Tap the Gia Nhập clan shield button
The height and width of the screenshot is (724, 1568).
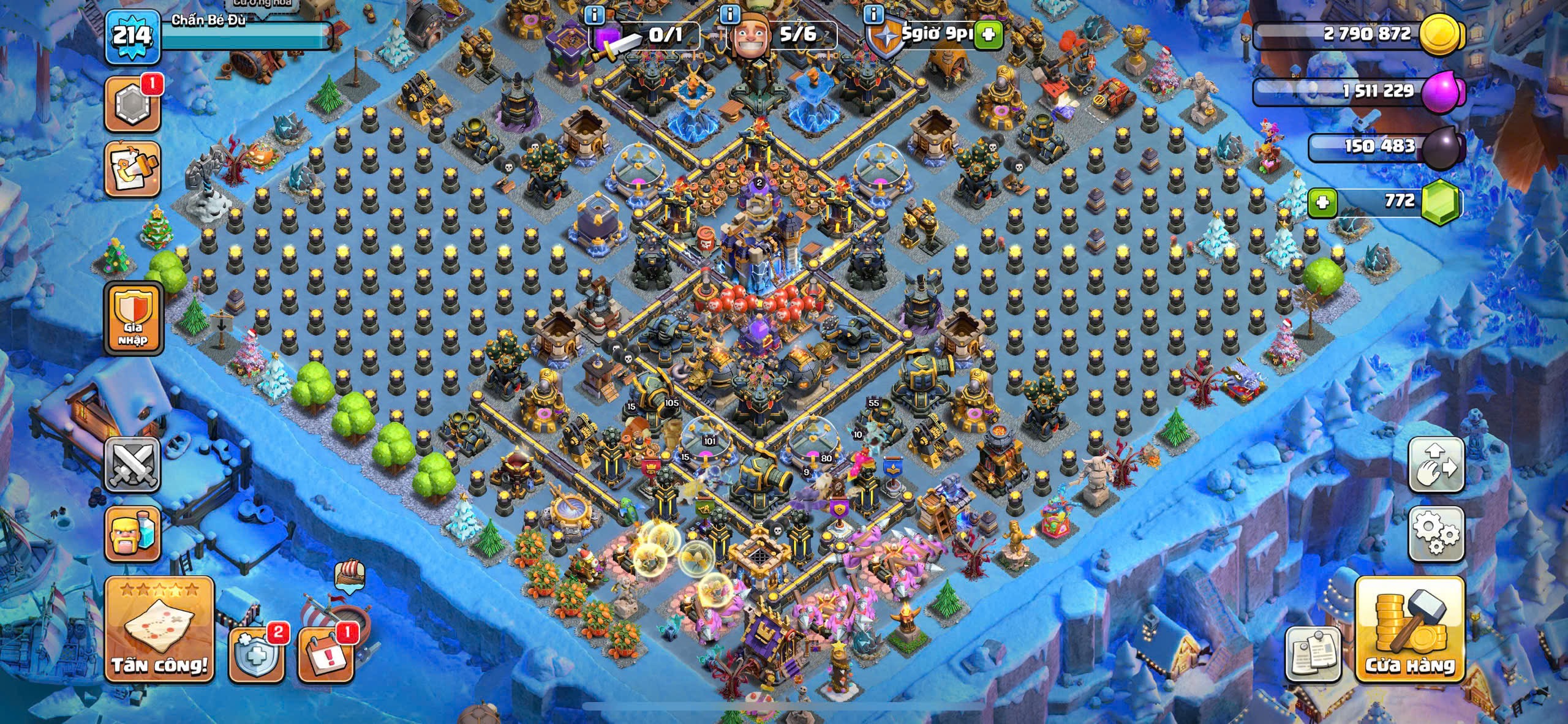(133, 319)
